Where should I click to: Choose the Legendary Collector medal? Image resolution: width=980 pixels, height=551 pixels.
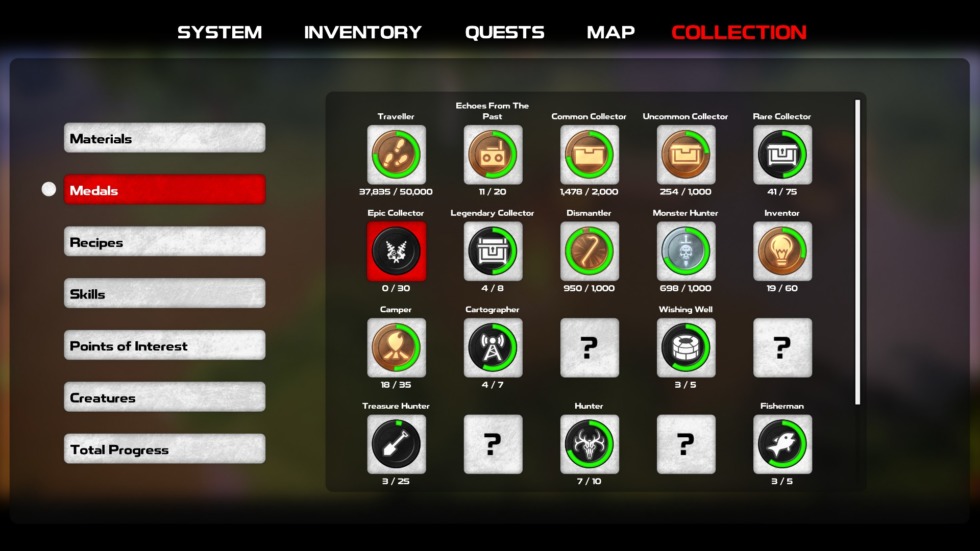pyautogui.click(x=492, y=251)
